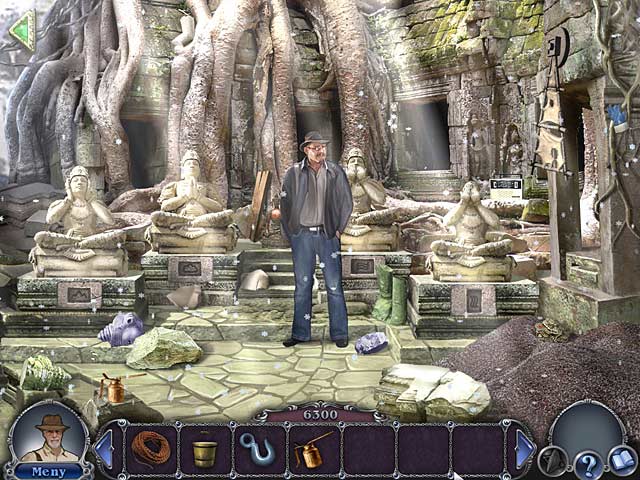
Task: Show more inventory items with right arrow
Action: (524, 449)
